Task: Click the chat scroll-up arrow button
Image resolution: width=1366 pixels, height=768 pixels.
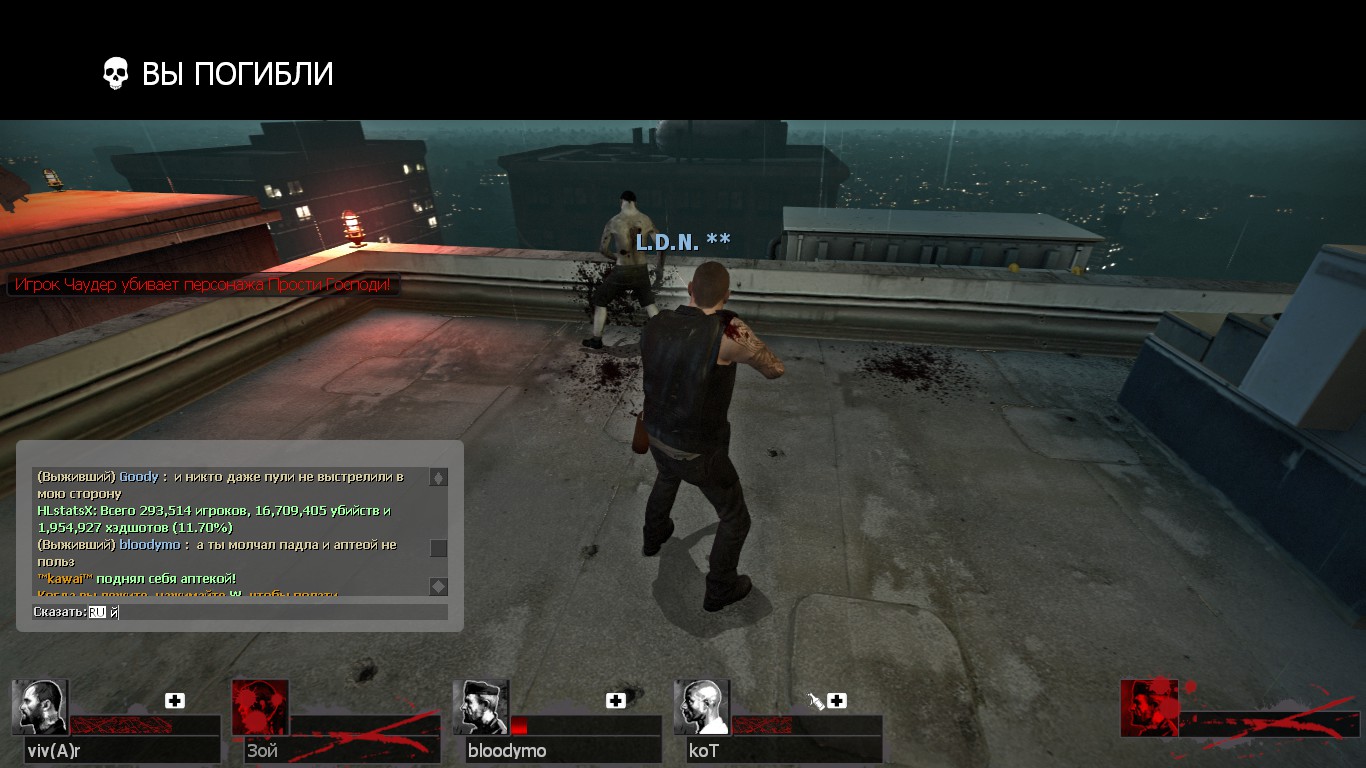Action: pyautogui.click(x=438, y=478)
